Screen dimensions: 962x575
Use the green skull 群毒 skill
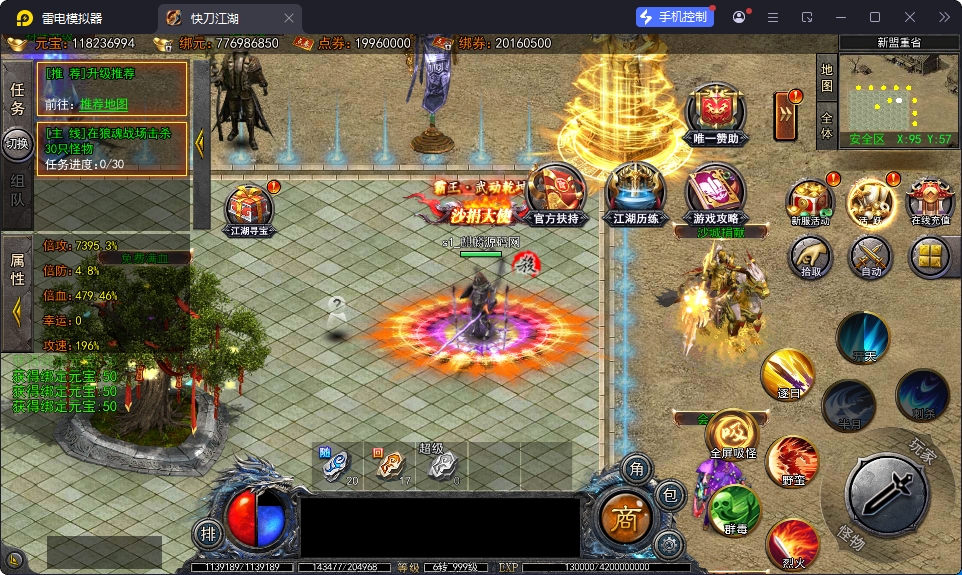coord(733,510)
